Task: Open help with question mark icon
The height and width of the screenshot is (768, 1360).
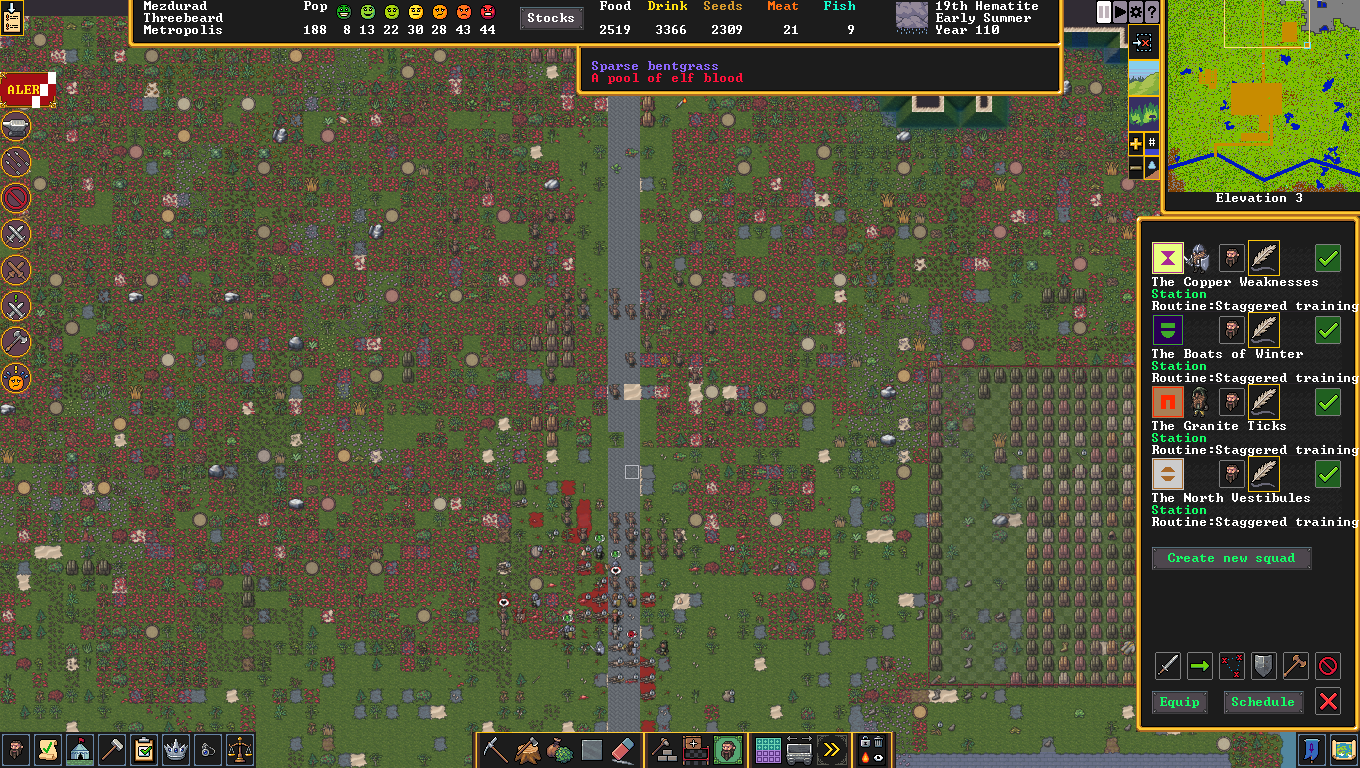Action: point(1152,12)
